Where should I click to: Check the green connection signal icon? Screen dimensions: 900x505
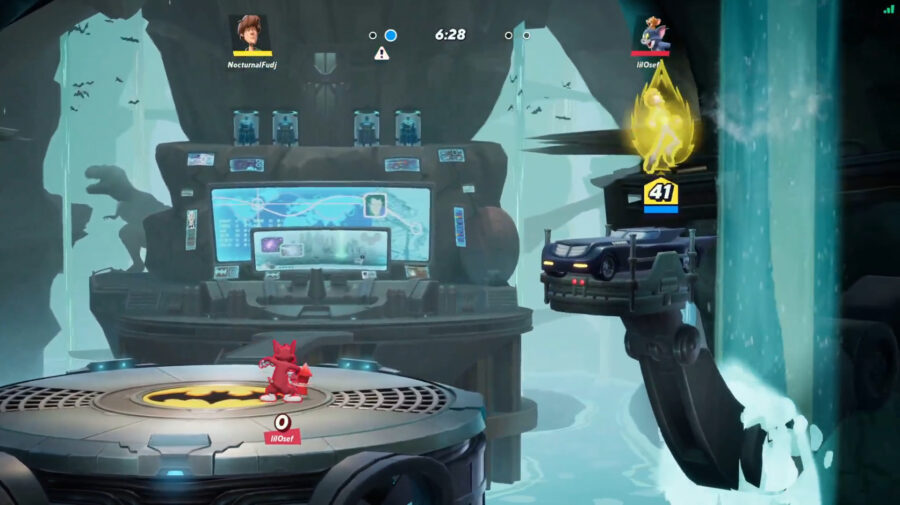pyautogui.click(x=888, y=9)
